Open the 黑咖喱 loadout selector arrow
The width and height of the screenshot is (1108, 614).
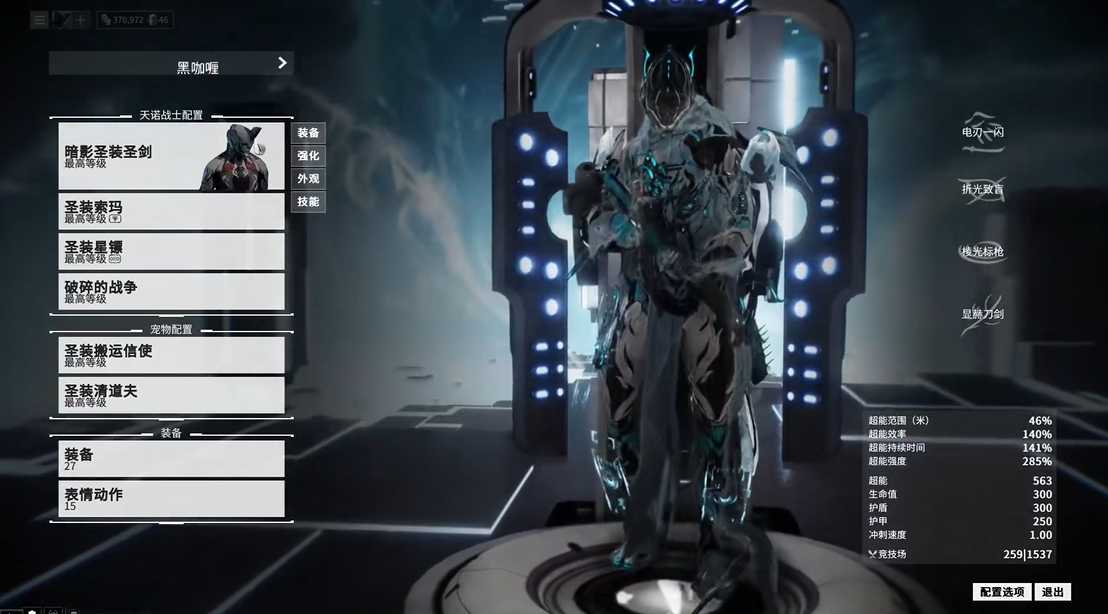coord(282,63)
